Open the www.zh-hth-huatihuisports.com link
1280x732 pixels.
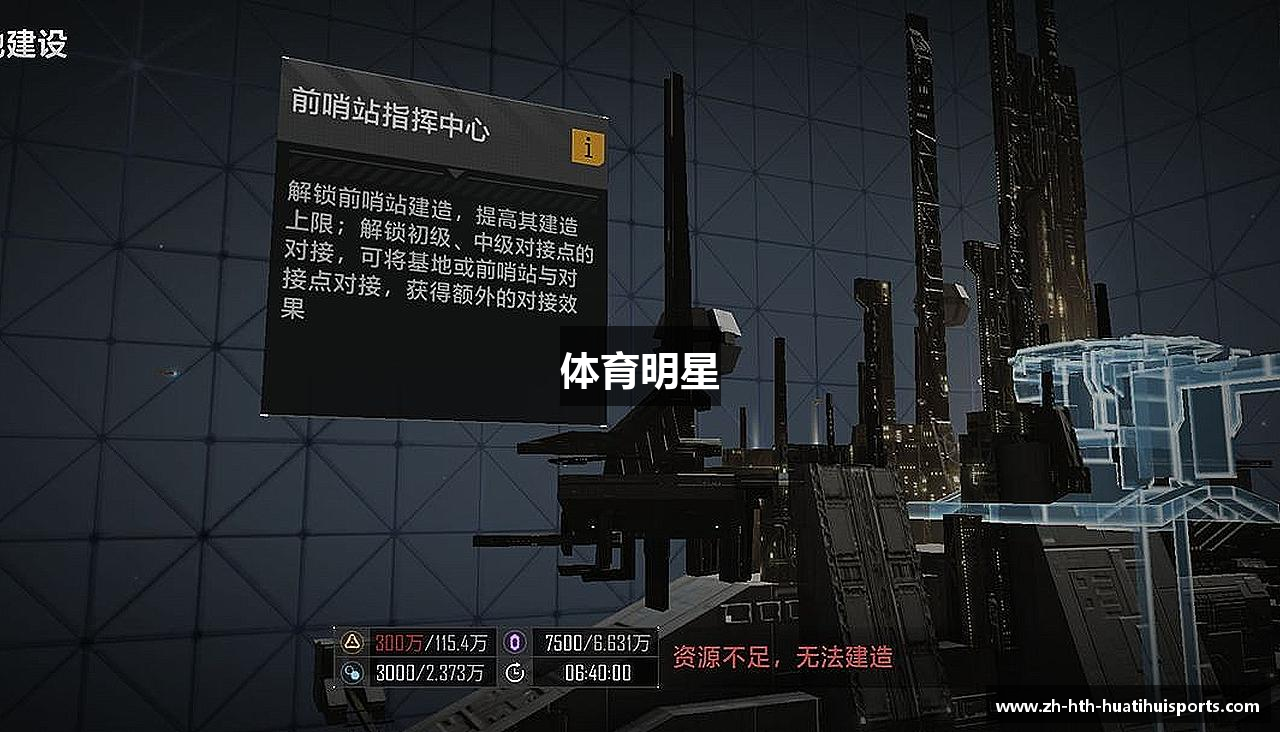(x=1130, y=706)
